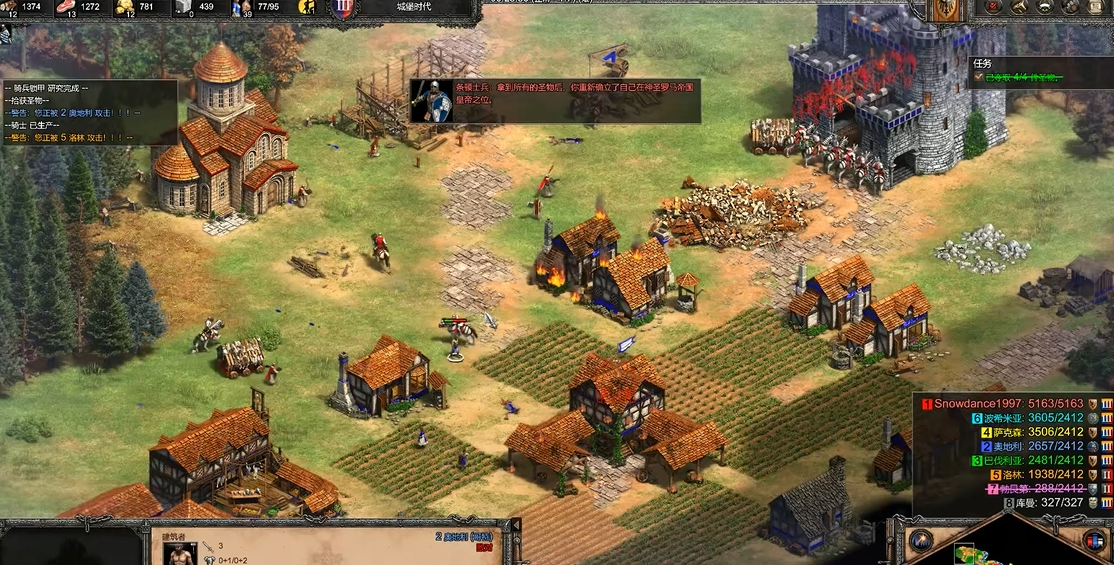Click the eagle shield civilization emblem
This screenshot has height=565, width=1114.
tap(945, 10)
